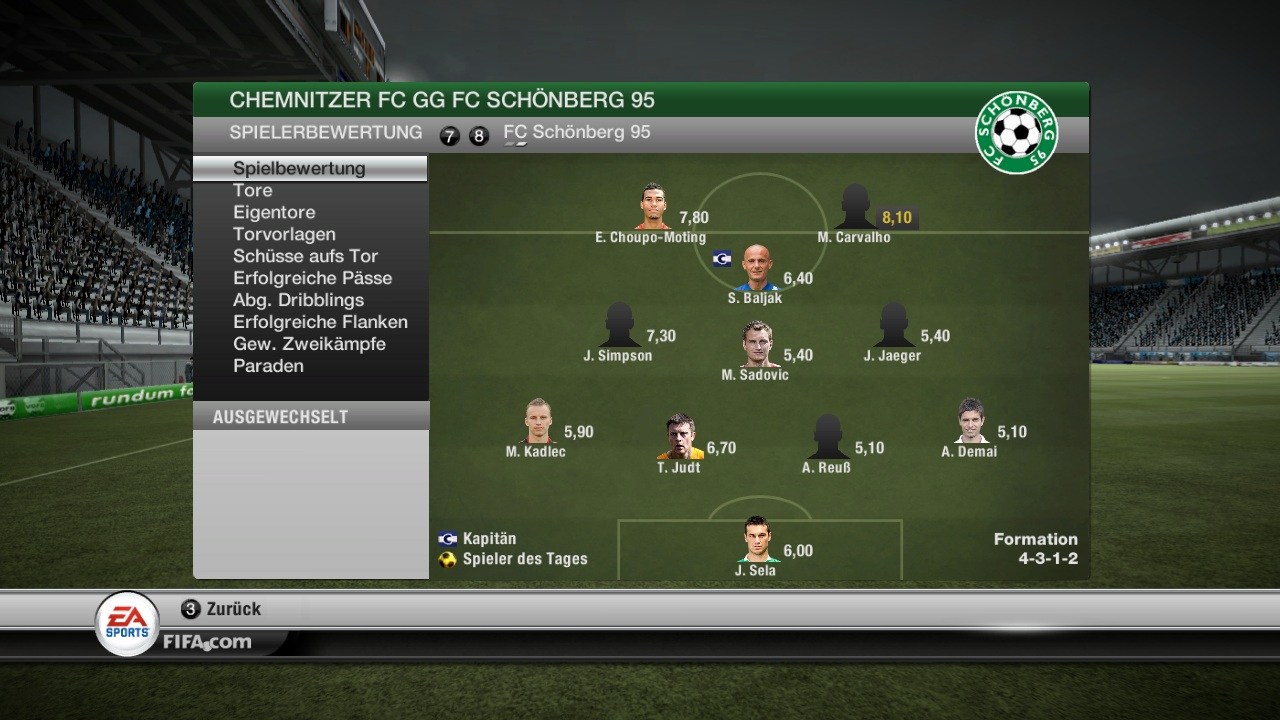
Task: View Erfolgreiche Pässe statistics
Action: 312,278
